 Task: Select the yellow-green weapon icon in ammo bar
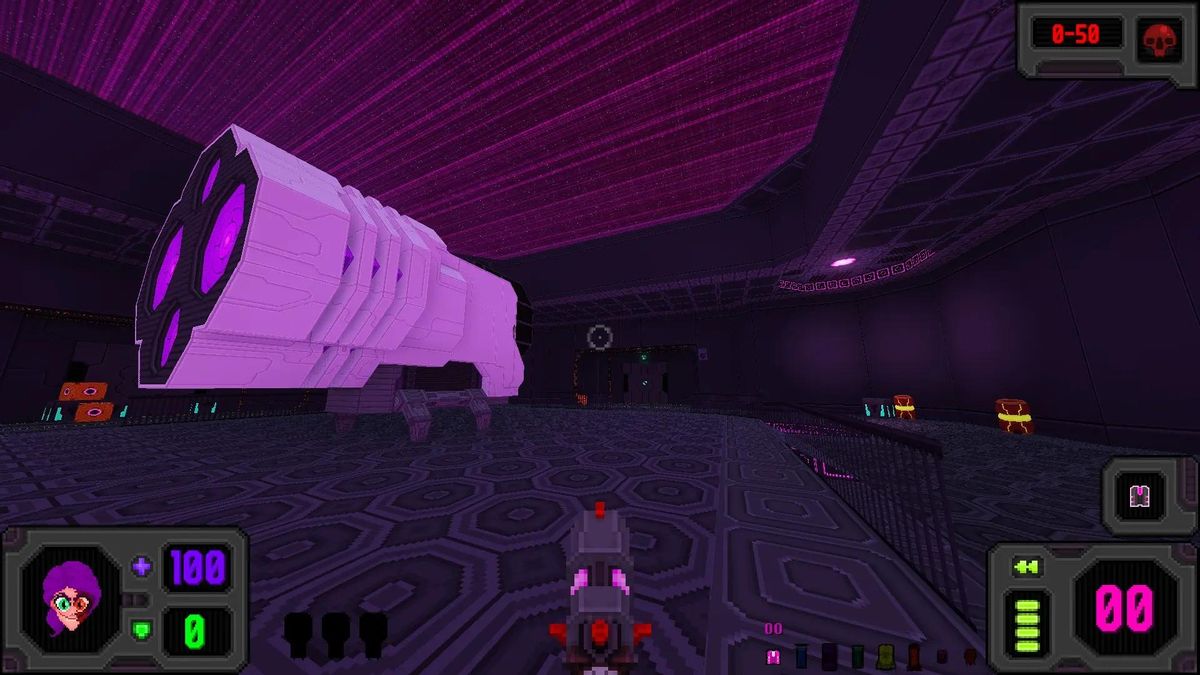pyautogui.click(x=885, y=656)
